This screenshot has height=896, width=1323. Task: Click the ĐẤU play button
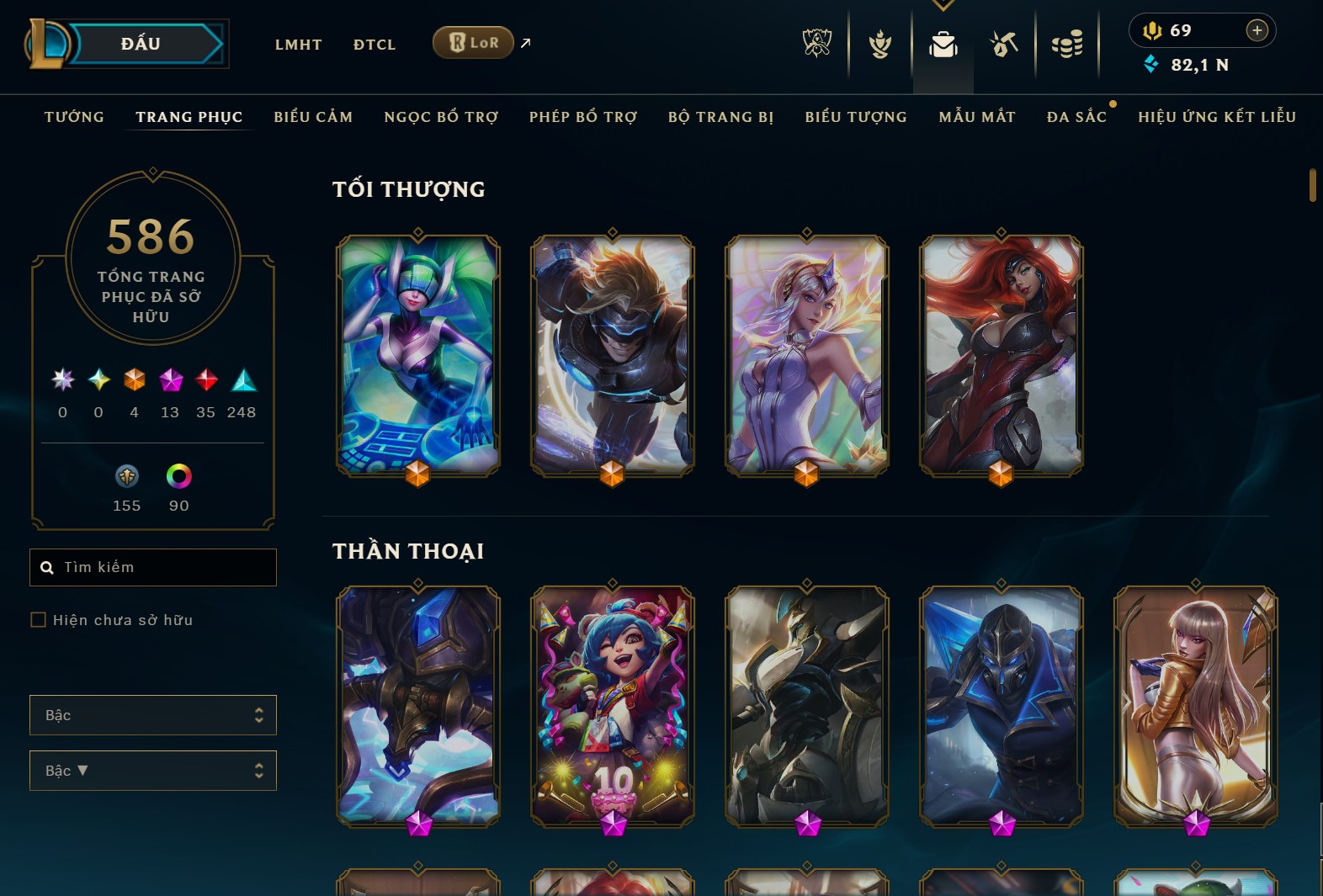tap(139, 43)
